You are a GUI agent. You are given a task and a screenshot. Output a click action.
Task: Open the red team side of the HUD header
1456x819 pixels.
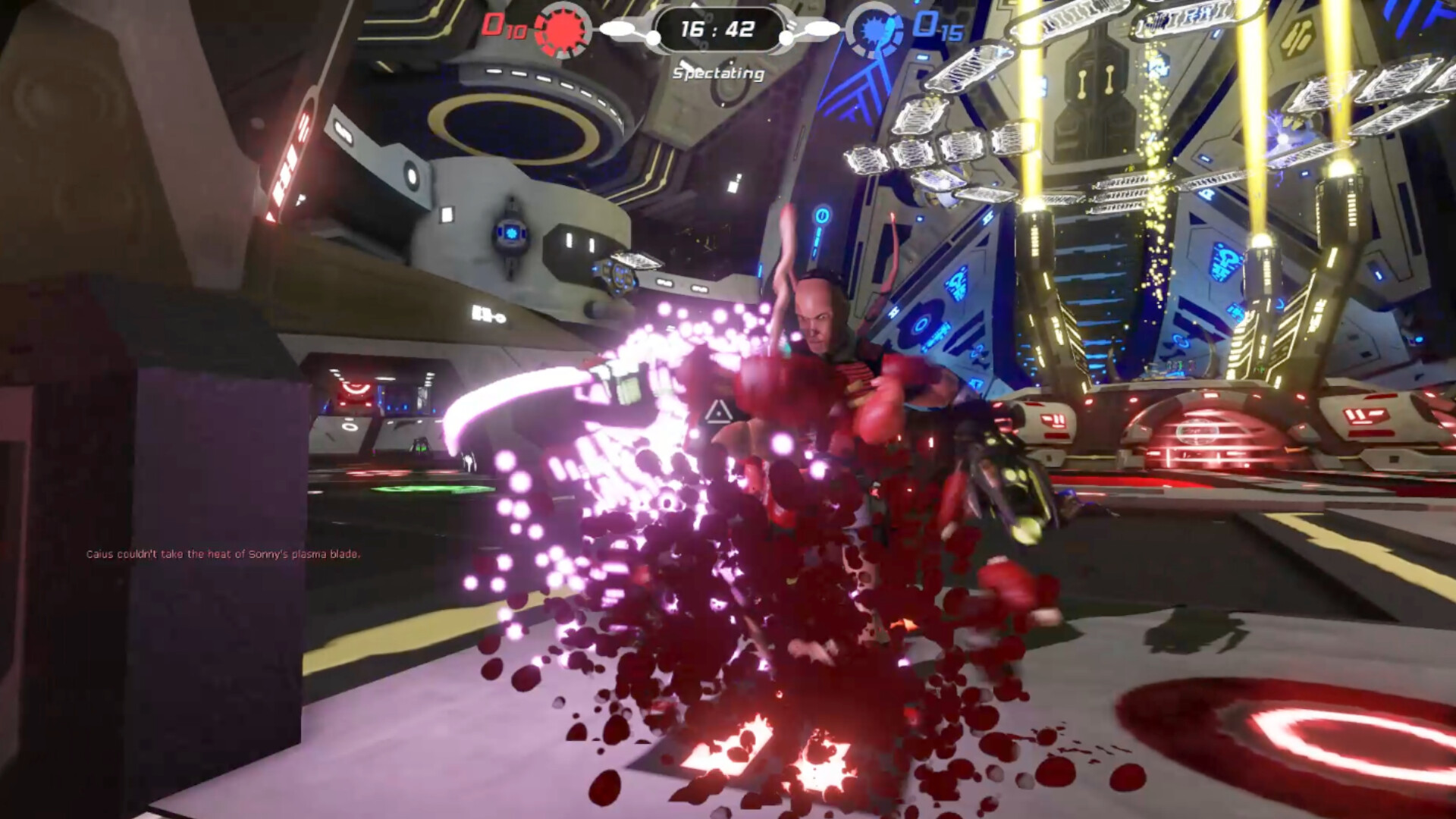coord(531,27)
